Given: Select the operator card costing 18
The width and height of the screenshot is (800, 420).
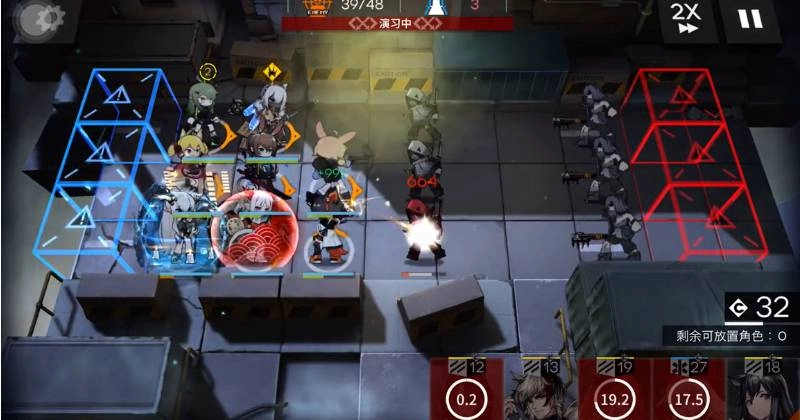Looking at the screenshot, I should [x=762, y=392].
